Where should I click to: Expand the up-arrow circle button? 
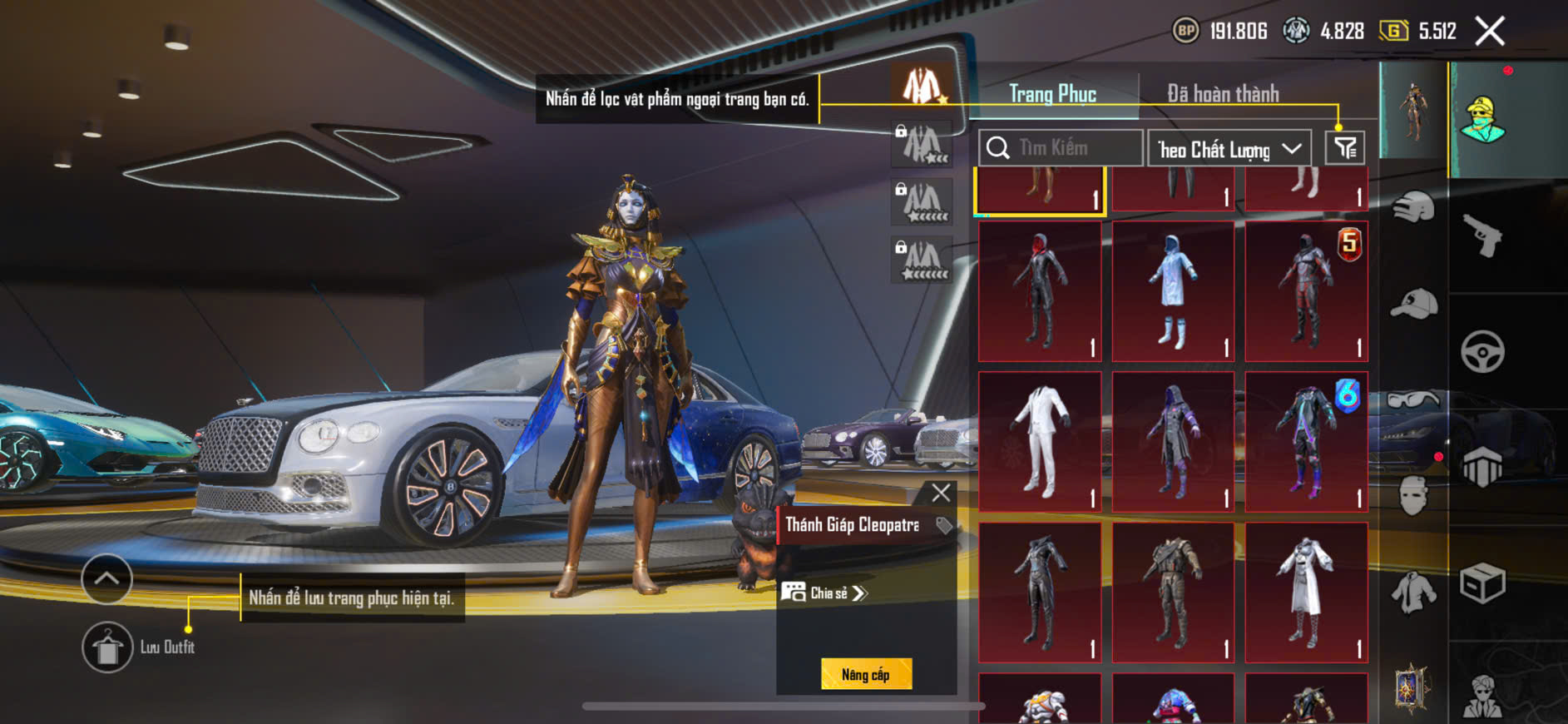106,578
